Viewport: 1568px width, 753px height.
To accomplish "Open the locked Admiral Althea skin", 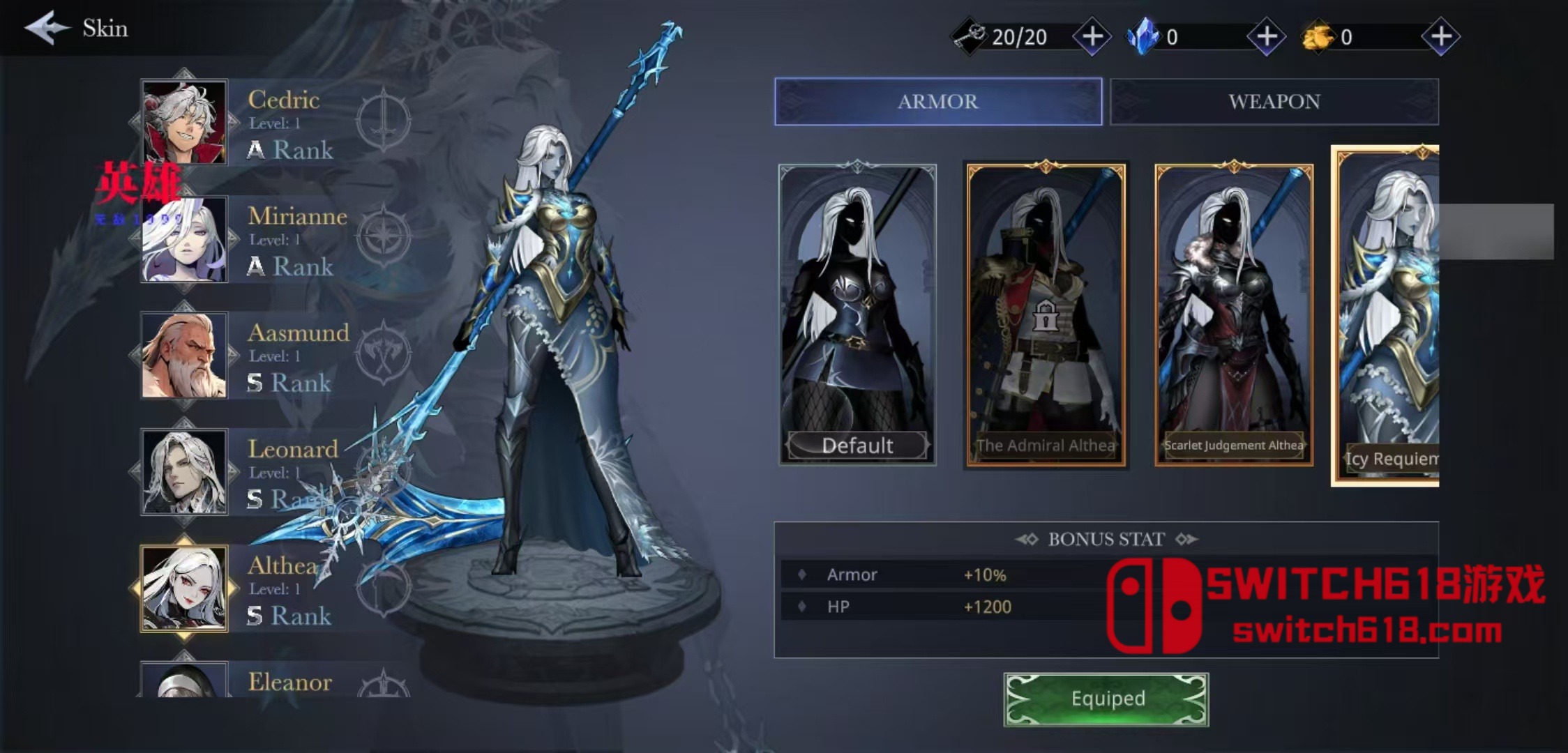I will pos(1046,314).
